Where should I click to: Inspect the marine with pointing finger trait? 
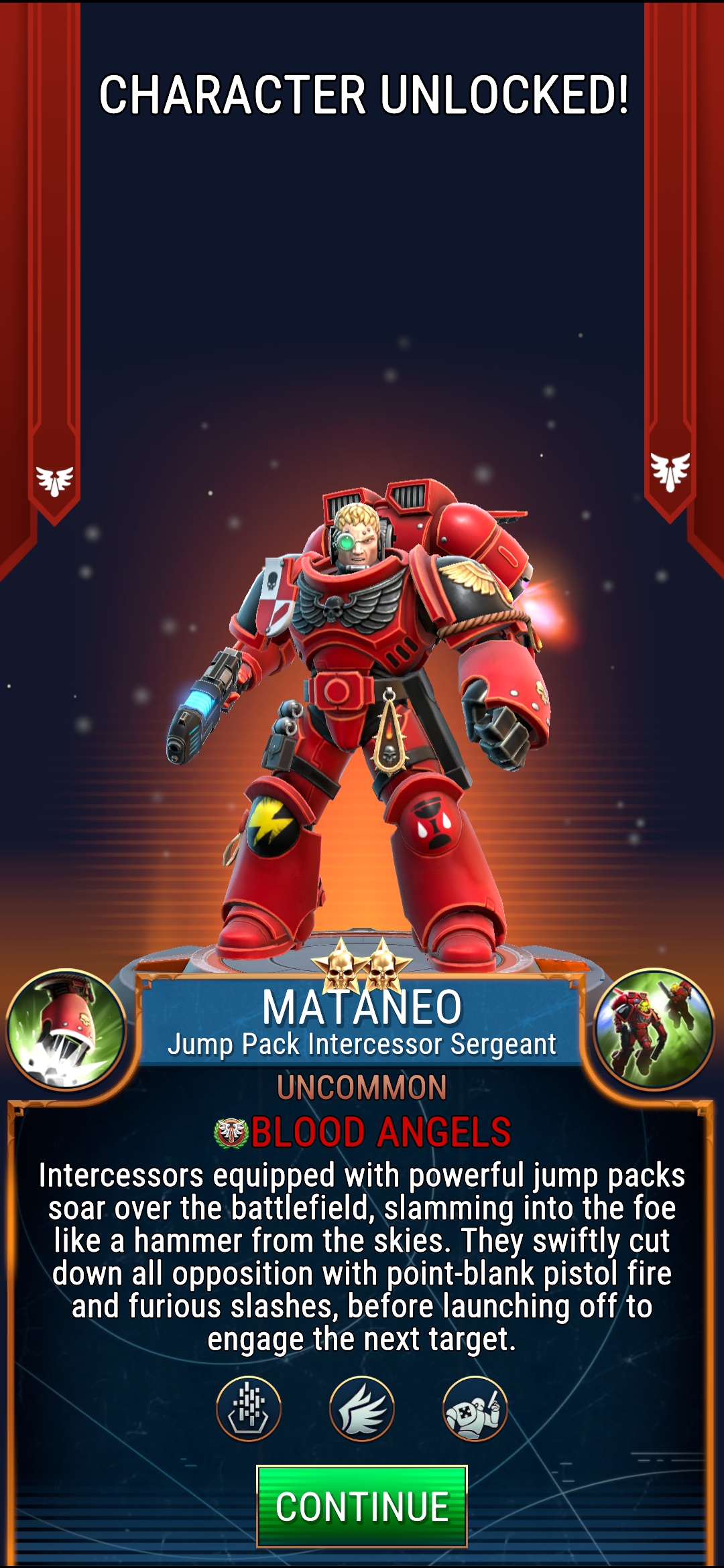coord(475,1409)
